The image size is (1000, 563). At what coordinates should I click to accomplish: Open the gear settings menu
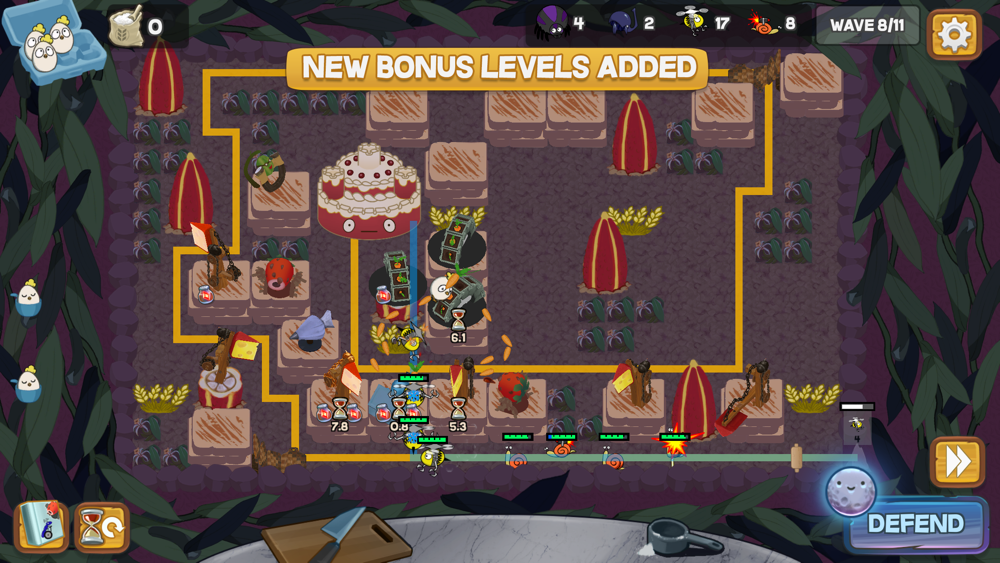pos(954,35)
